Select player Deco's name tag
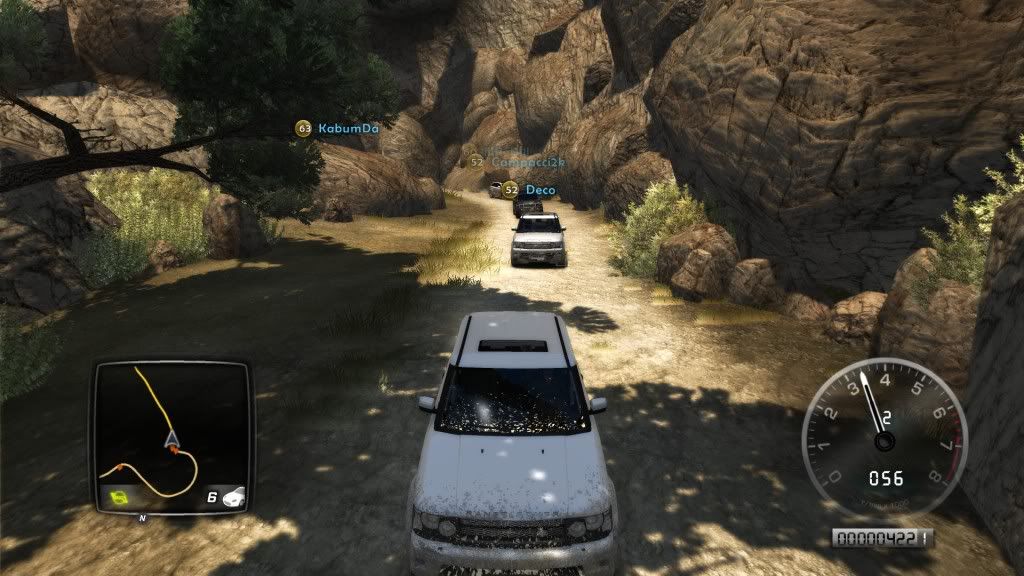Image resolution: width=1024 pixels, height=576 pixels. point(540,189)
